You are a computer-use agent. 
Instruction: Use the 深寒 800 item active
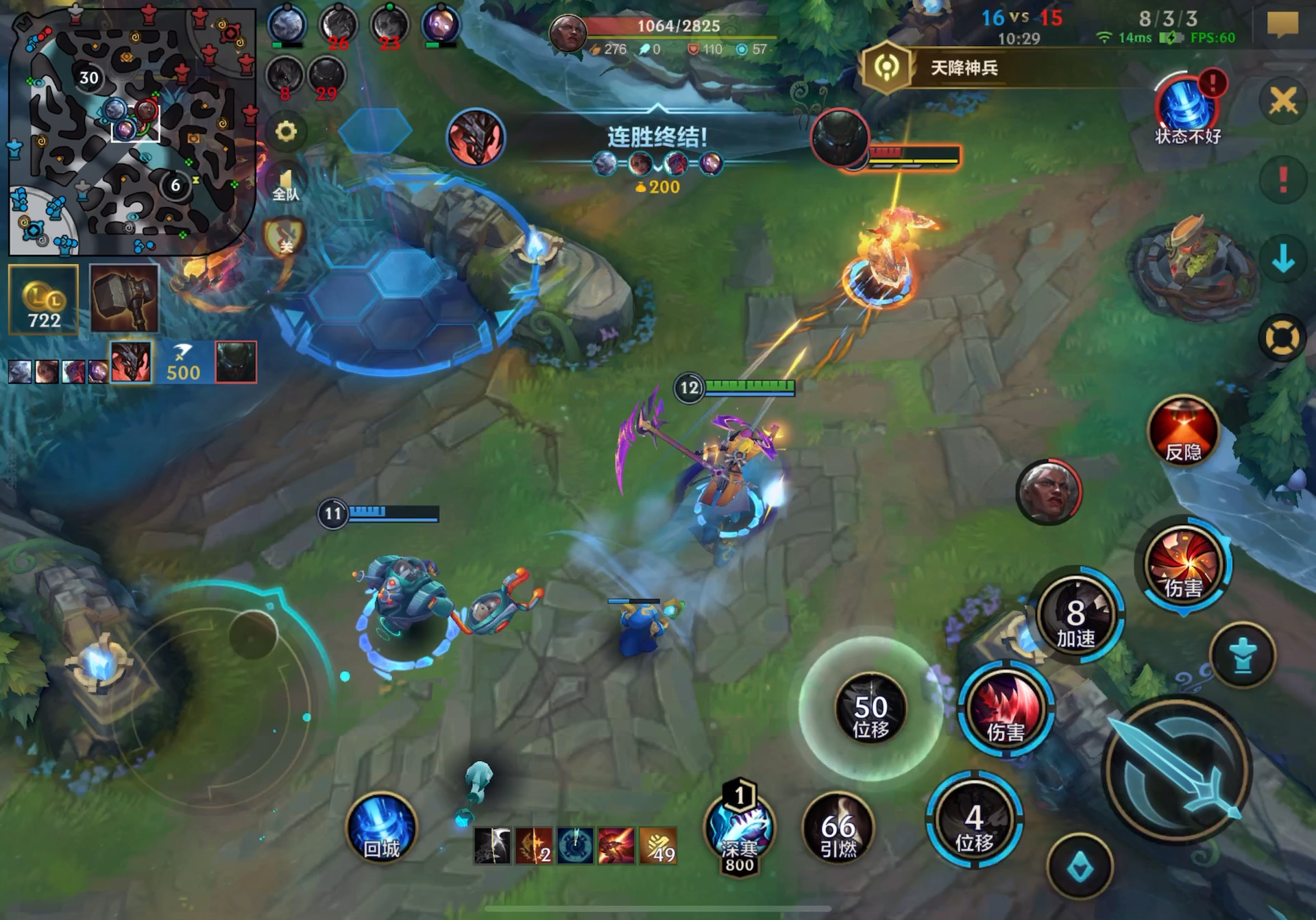(740, 830)
